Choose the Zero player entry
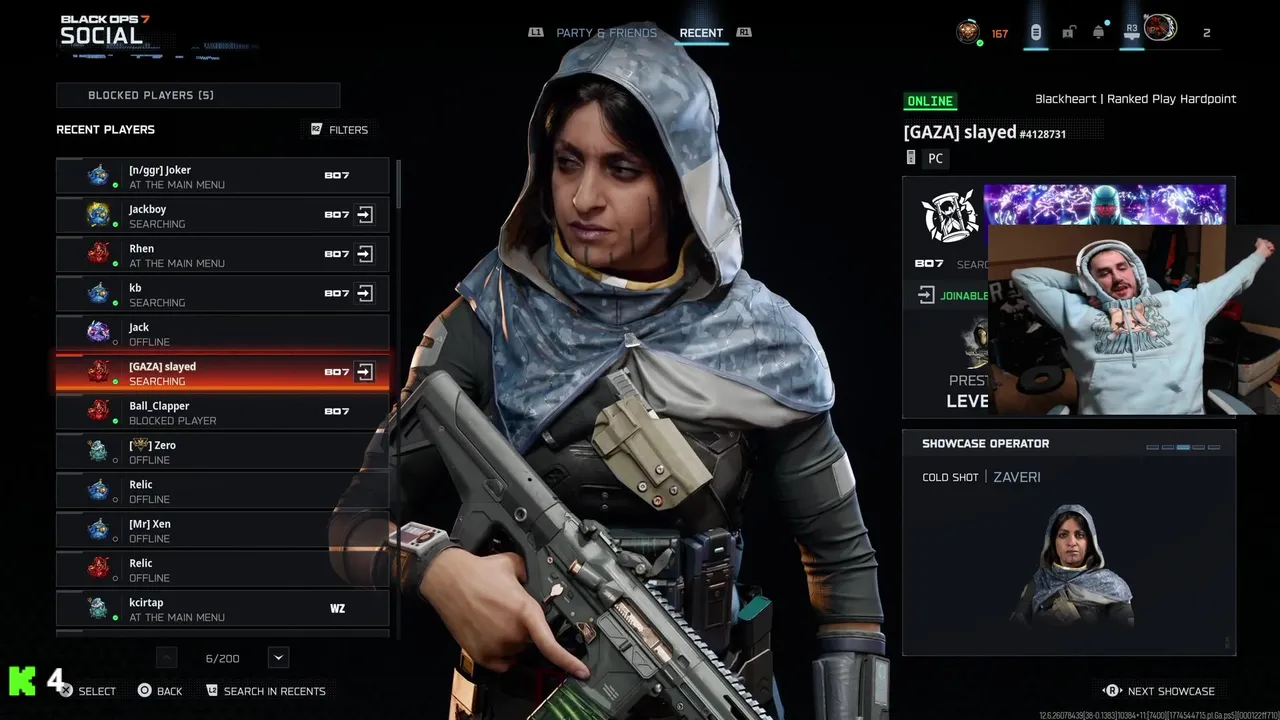The height and width of the screenshot is (720, 1280). click(222, 451)
